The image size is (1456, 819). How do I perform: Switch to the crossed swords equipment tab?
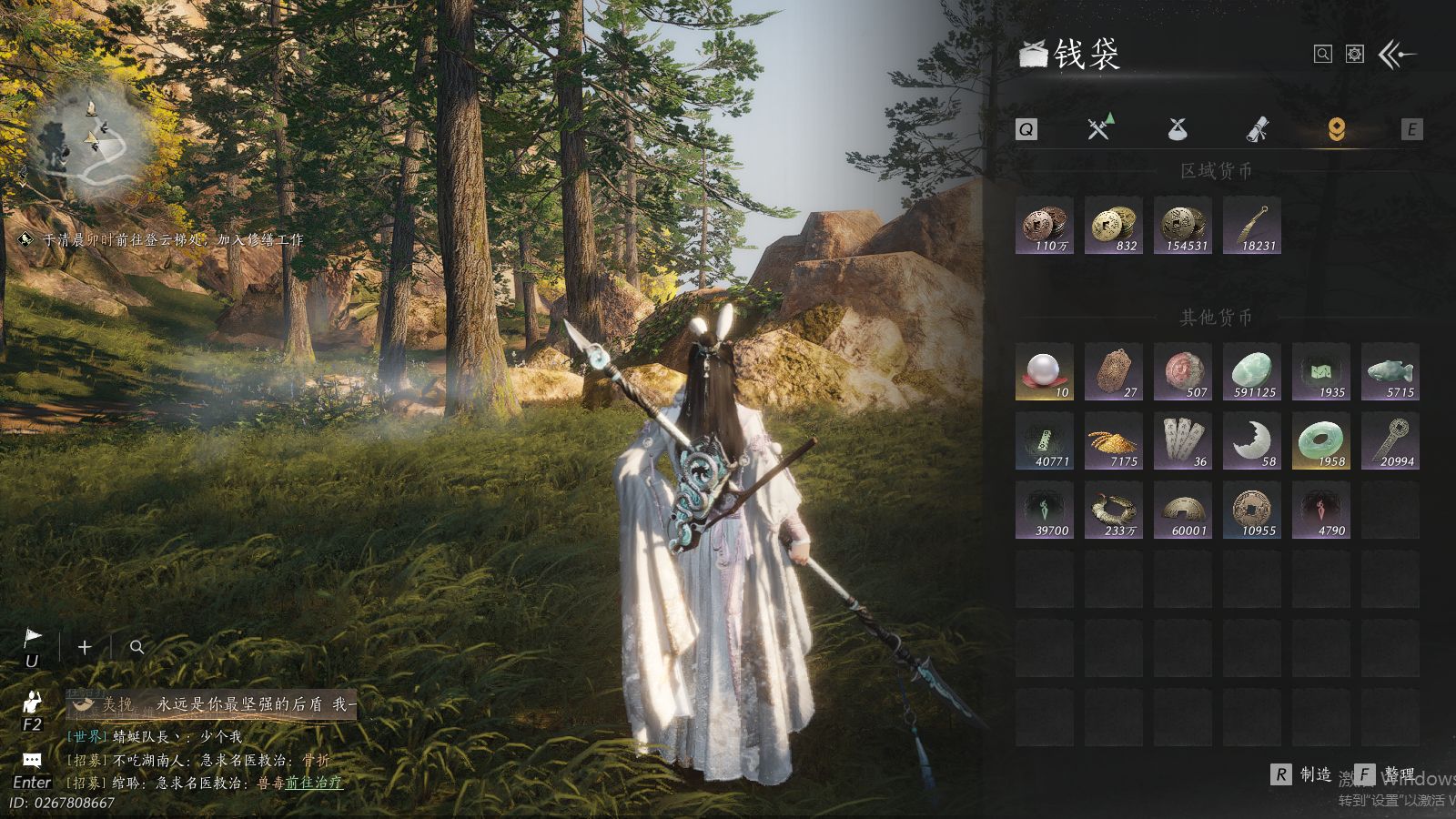pos(1099,128)
